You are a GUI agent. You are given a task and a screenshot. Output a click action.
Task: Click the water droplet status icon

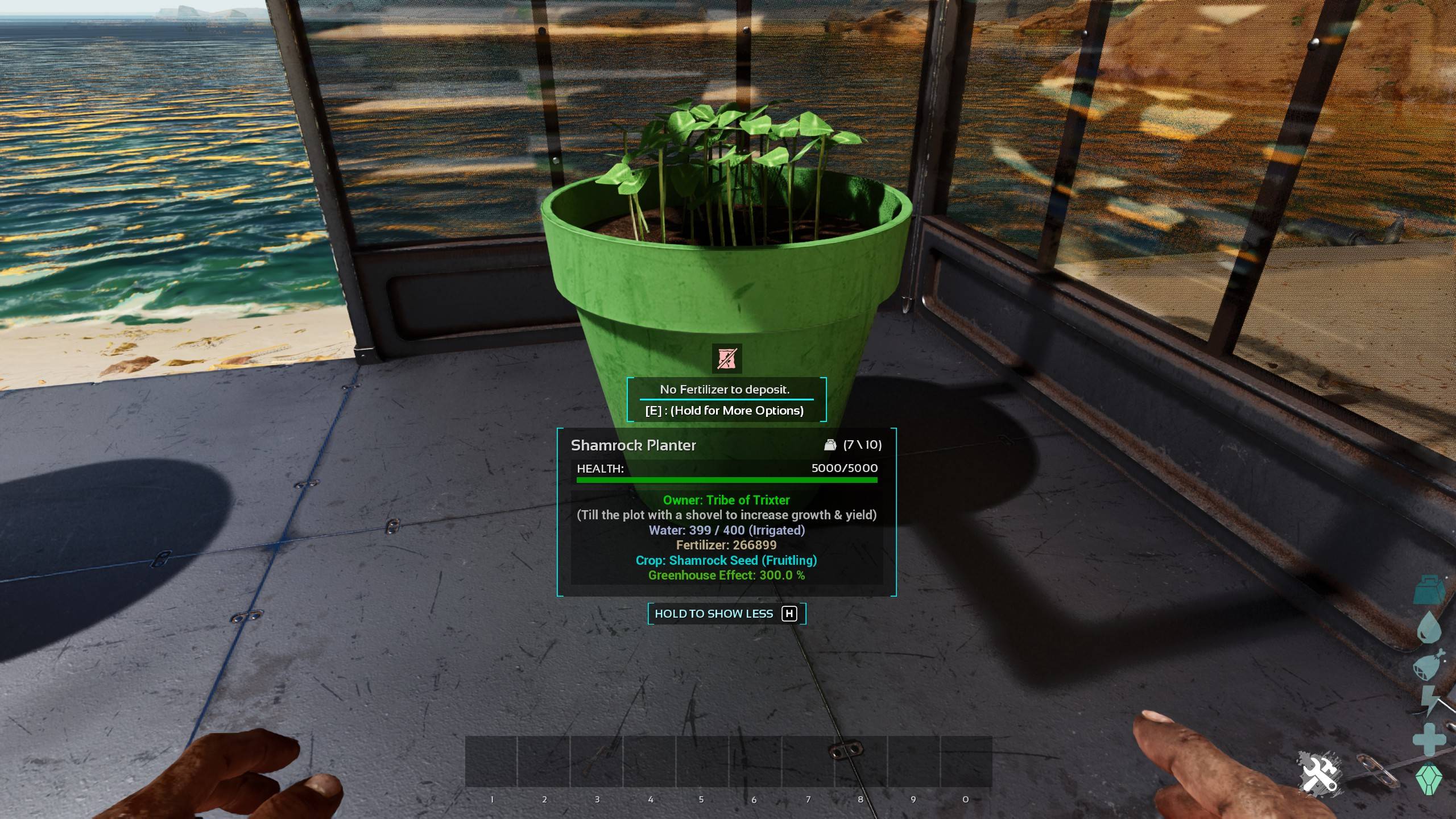[1429, 627]
